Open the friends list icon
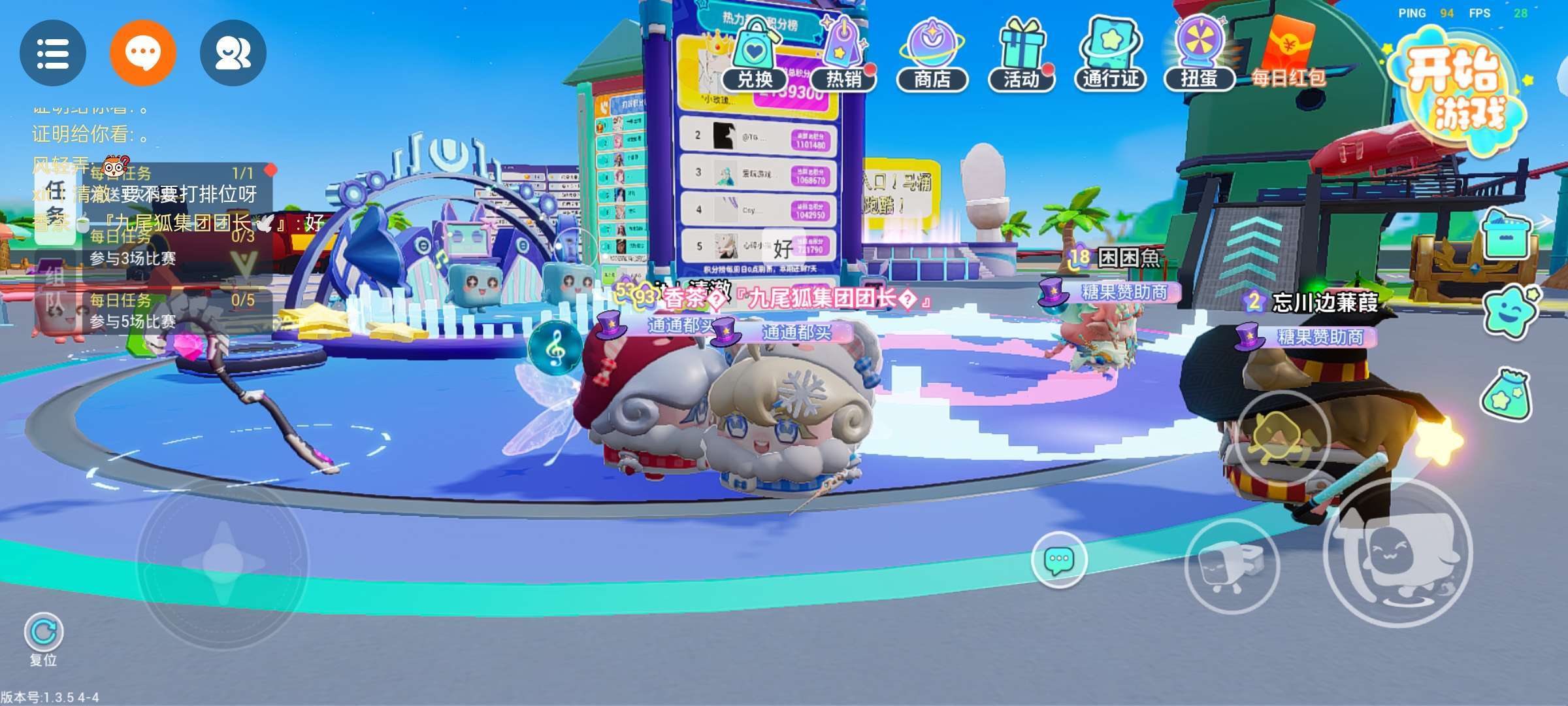 point(233,53)
